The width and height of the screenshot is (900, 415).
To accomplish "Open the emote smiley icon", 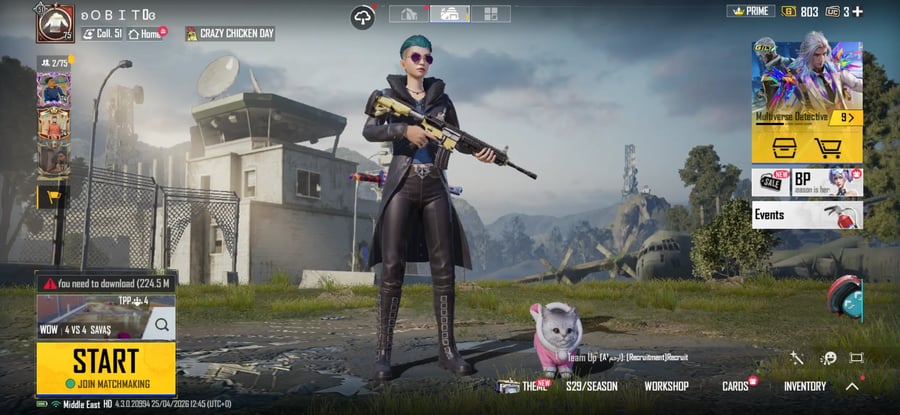I will pos(828,358).
